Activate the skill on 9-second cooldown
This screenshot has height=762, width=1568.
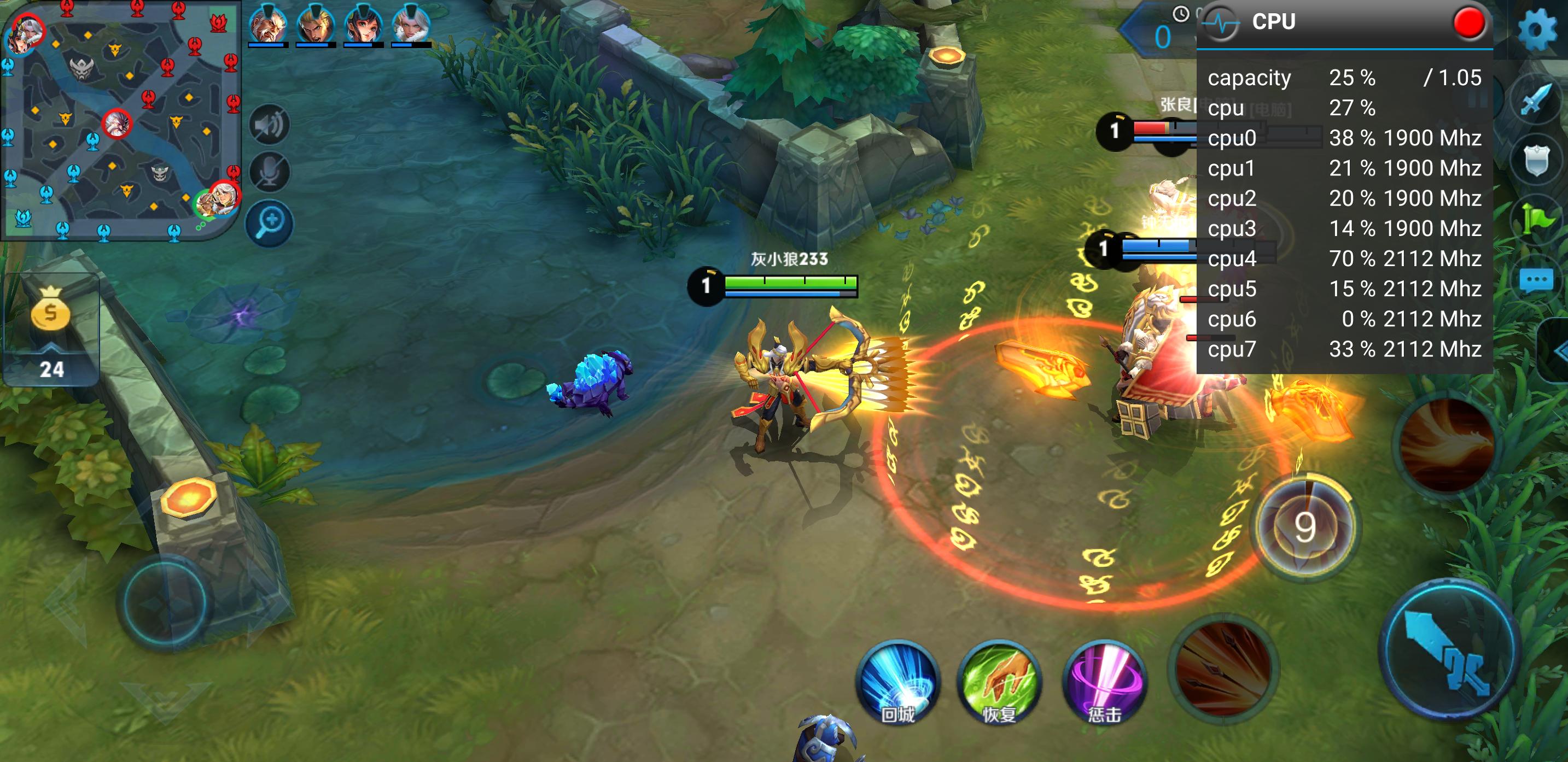point(1305,527)
